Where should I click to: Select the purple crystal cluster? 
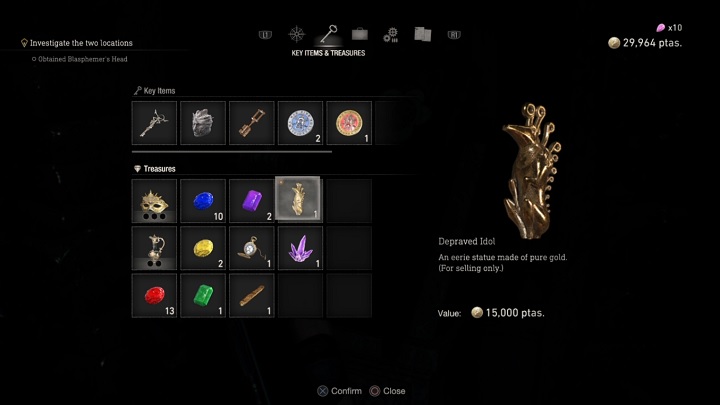coord(298,248)
